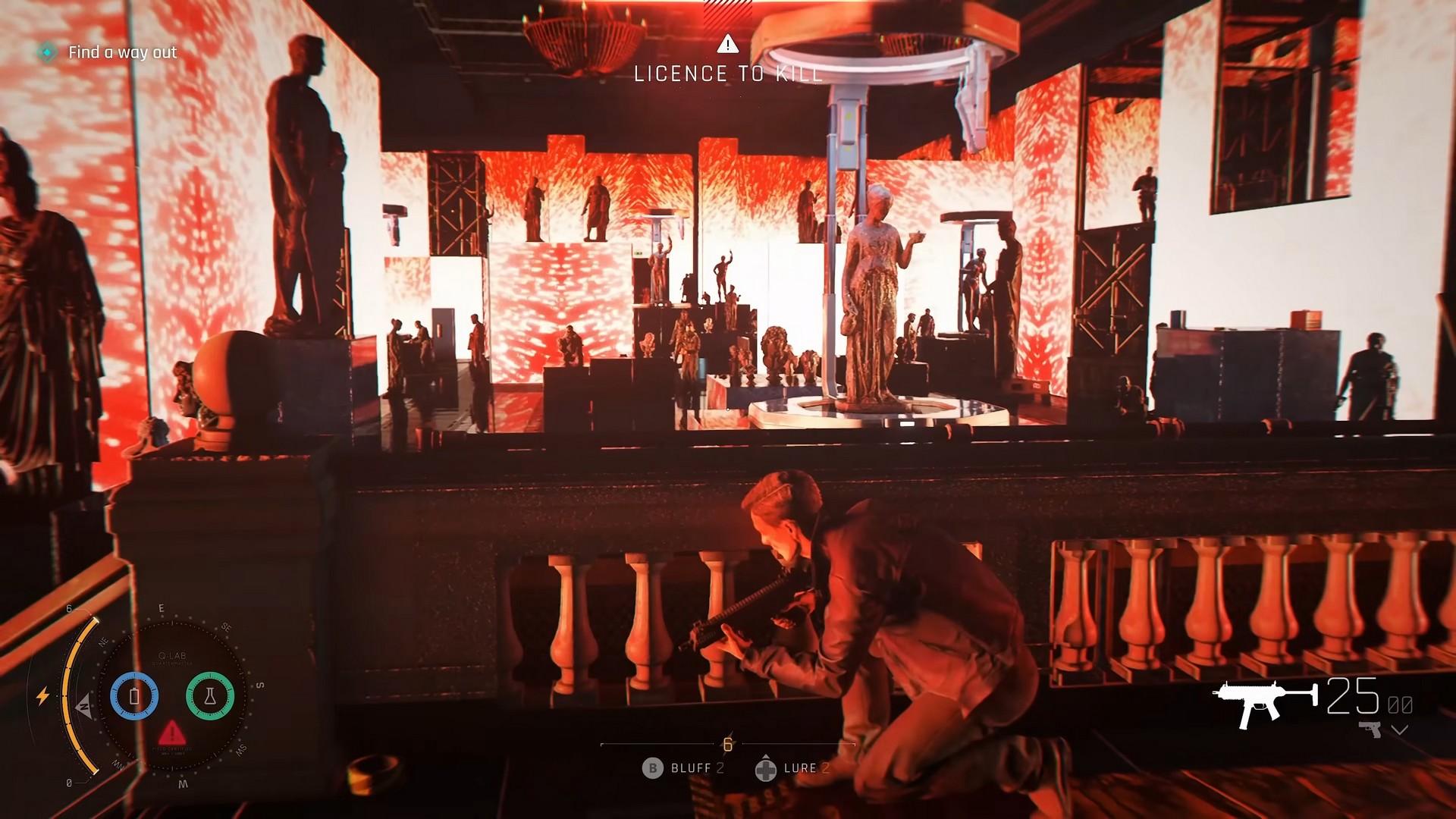Select the Licence to Kill banner

coord(728,74)
